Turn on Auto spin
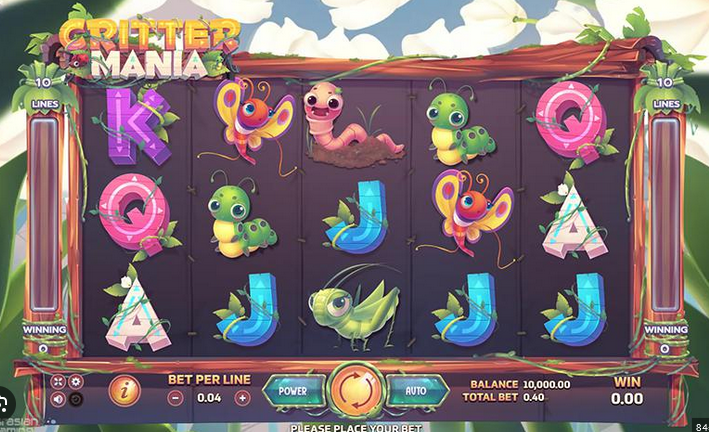 (414, 389)
